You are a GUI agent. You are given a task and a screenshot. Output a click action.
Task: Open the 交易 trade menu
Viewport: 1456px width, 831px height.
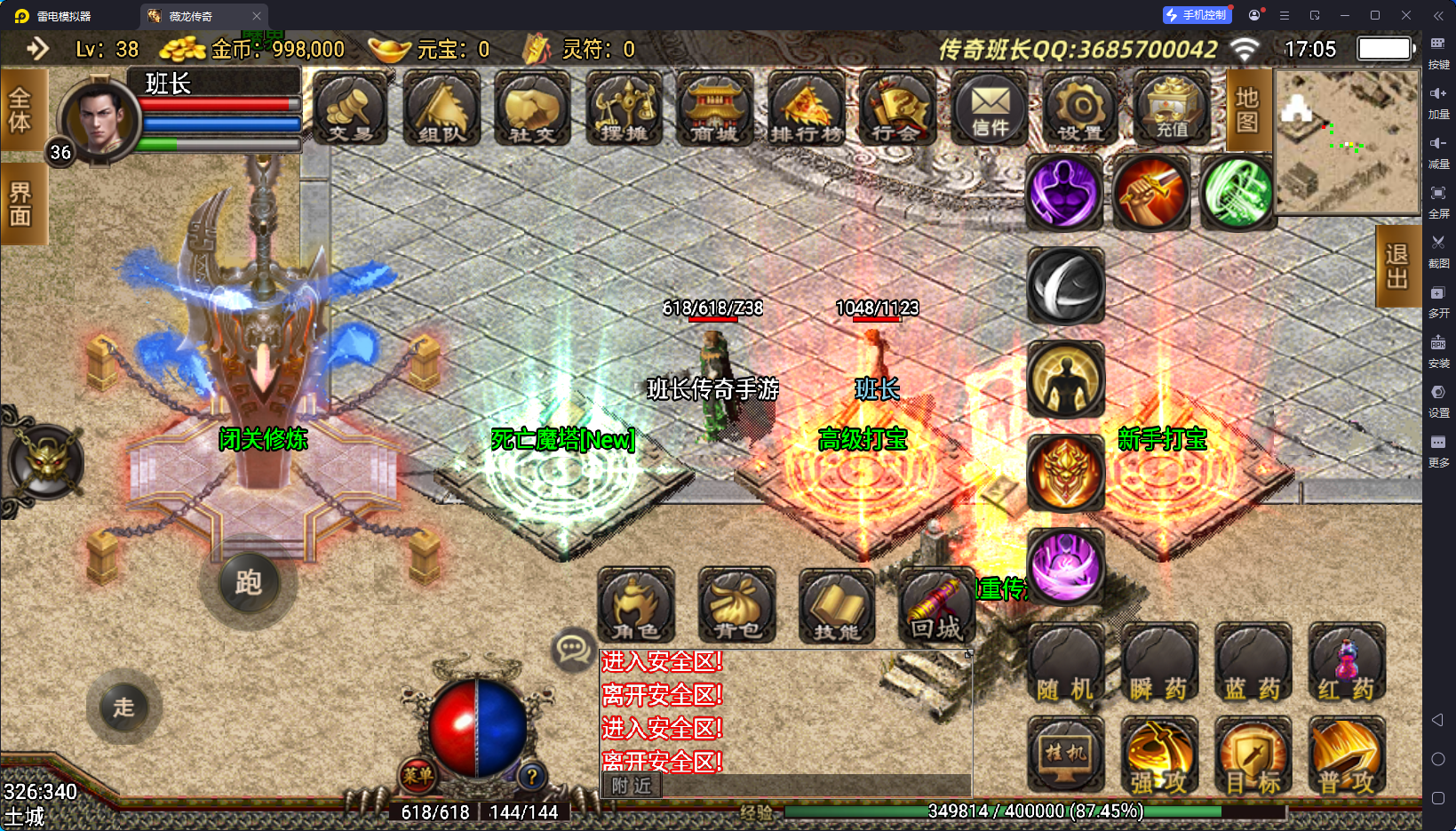(x=350, y=109)
